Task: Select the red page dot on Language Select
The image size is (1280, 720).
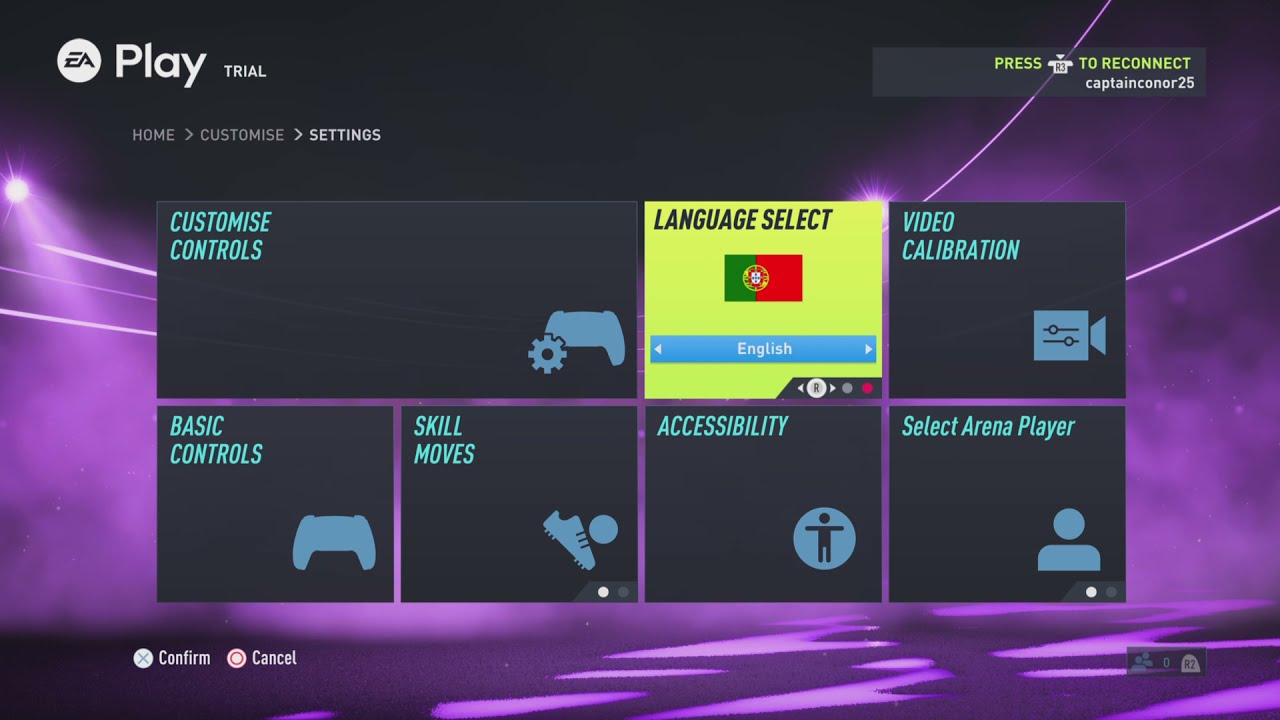Action: pyautogui.click(x=865, y=388)
